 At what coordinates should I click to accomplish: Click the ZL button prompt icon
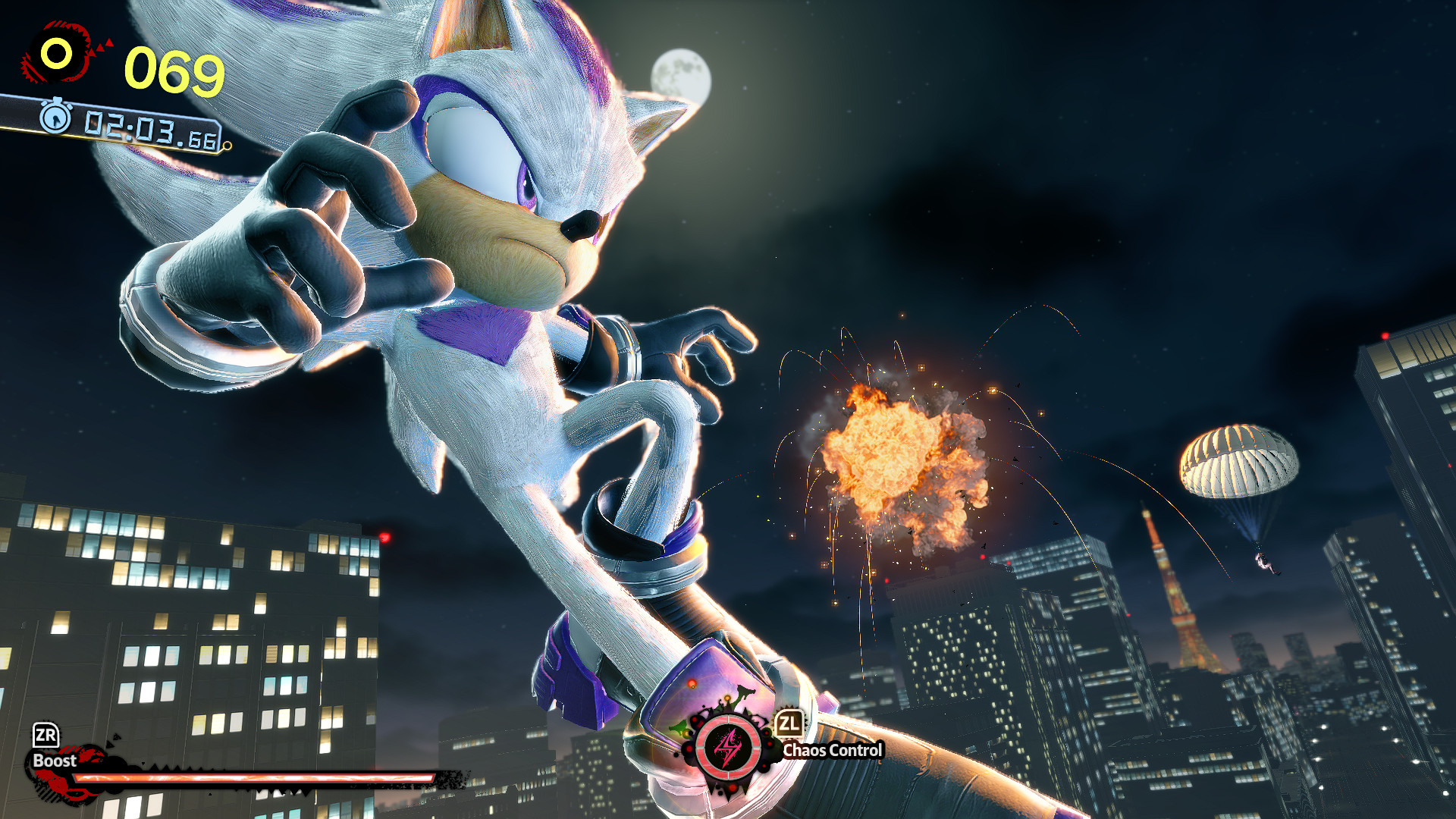tap(790, 723)
